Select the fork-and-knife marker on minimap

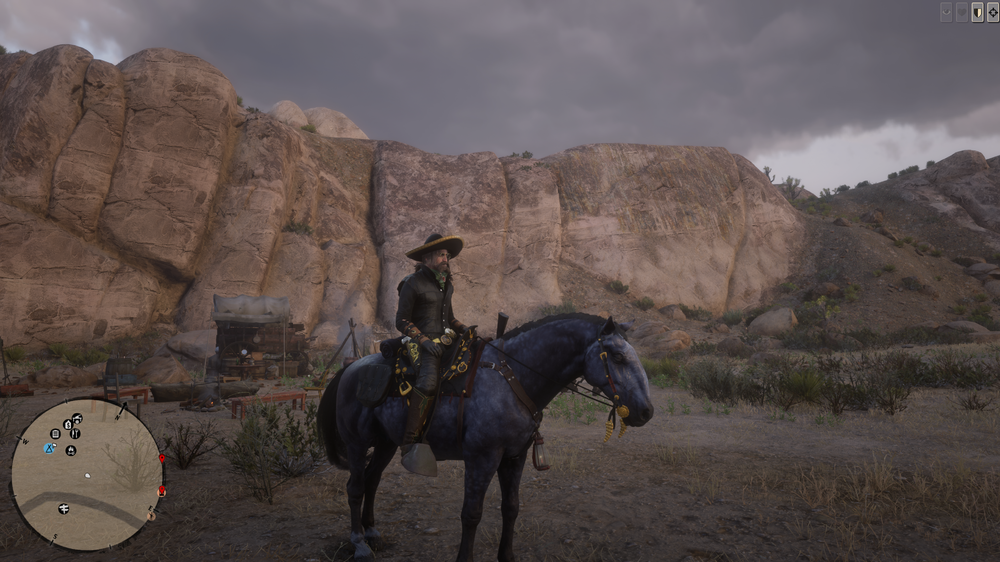tap(75, 433)
